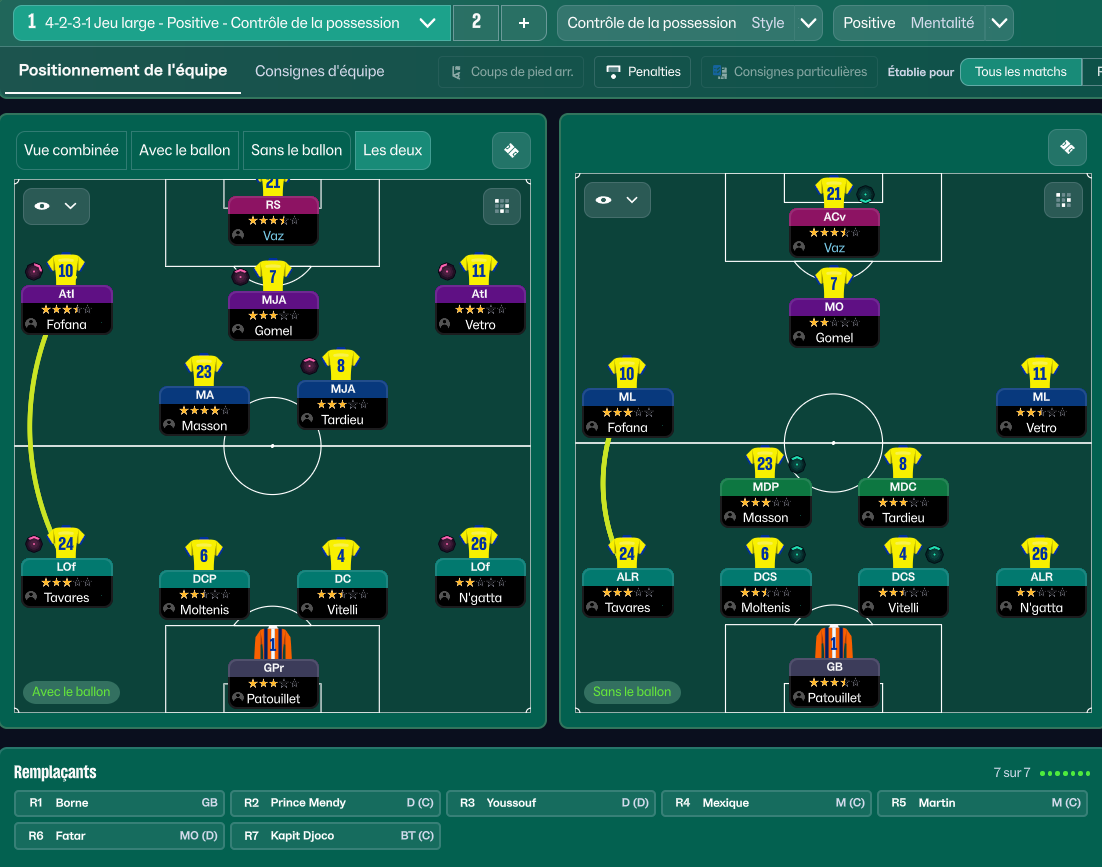
Task: Select Vaz's ACv striker card on the right pitch
Action: point(834,232)
